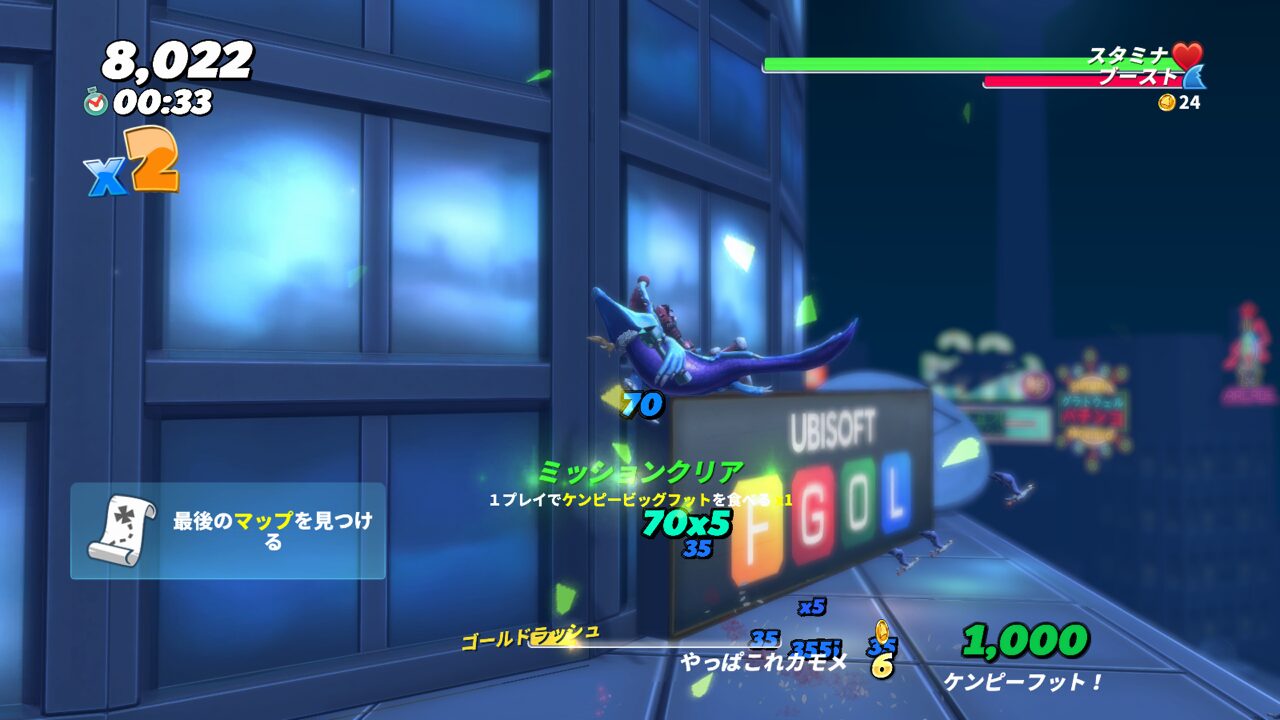Open the last map objective tracker panel

228,531
